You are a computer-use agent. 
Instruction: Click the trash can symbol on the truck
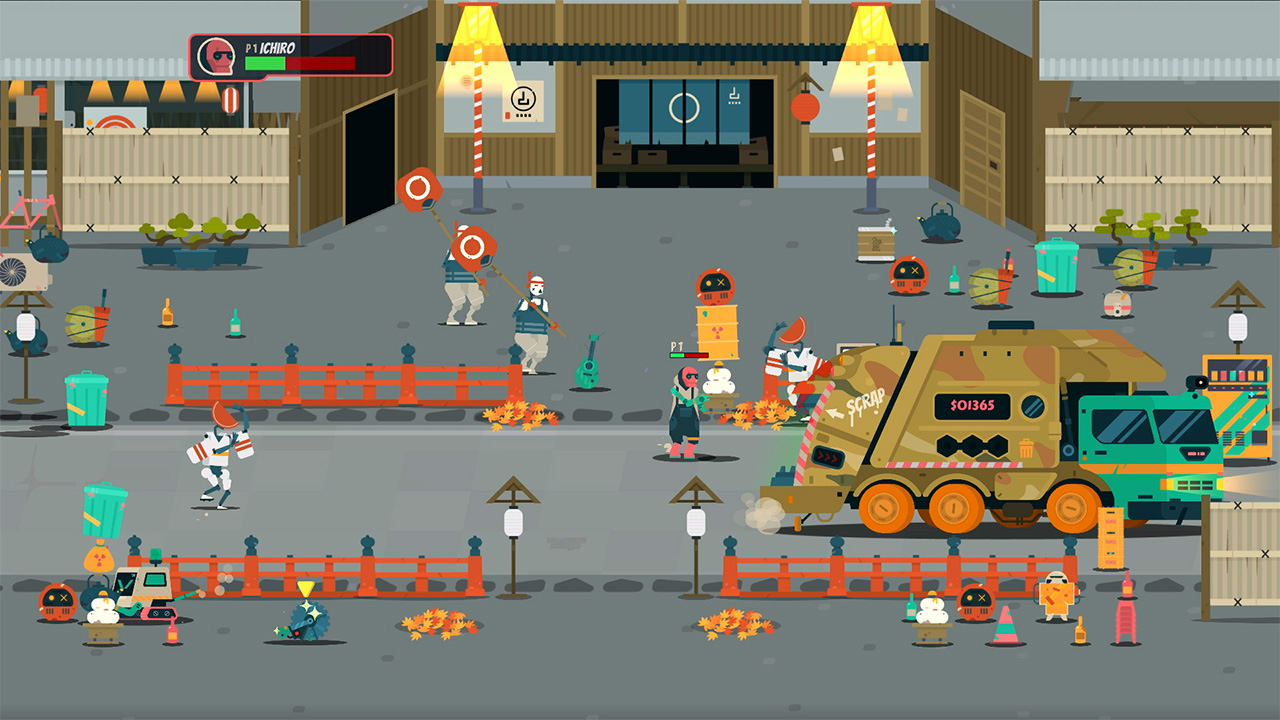[x=1027, y=449]
